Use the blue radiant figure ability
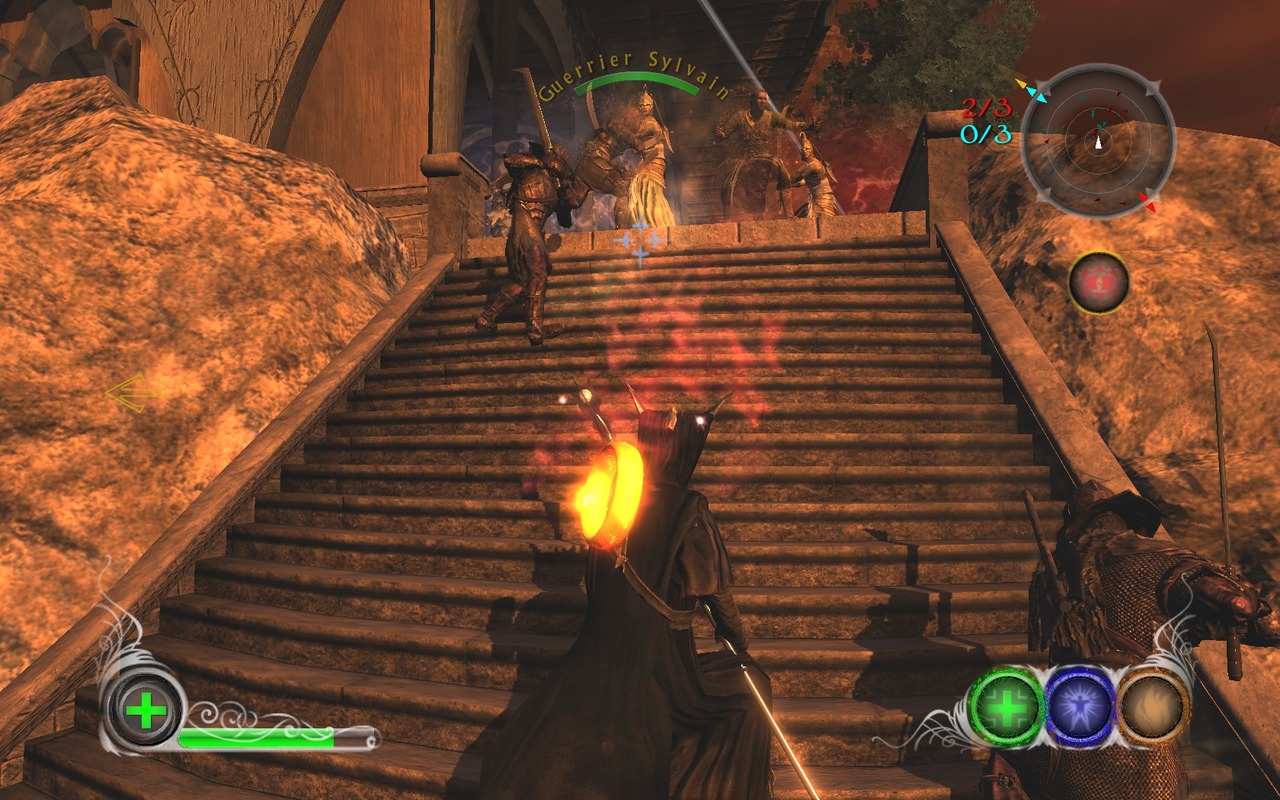This screenshot has height=800, width=1280. (1081, 707)
